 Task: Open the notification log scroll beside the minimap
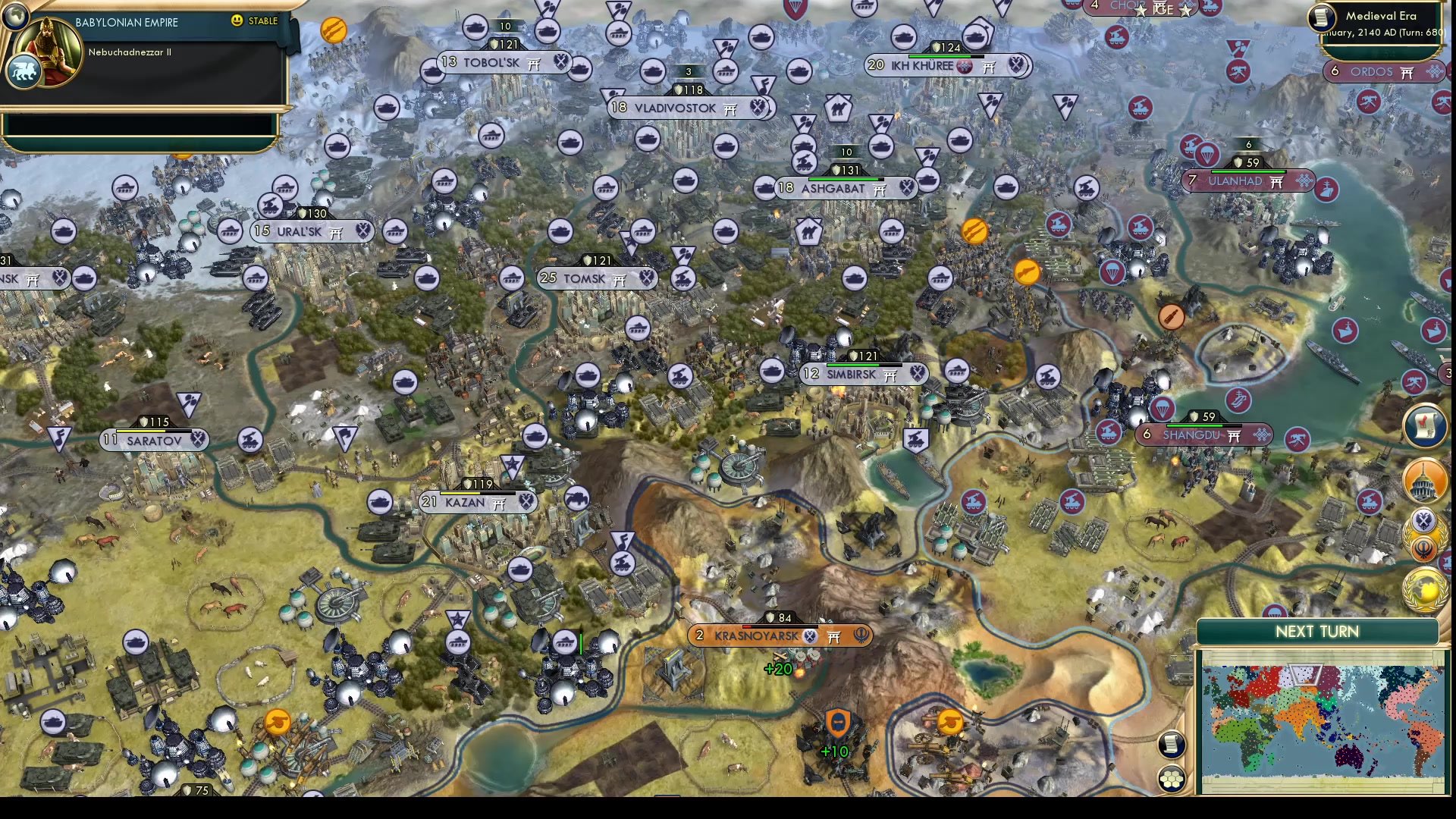pyautogui.click(x=1172, y=745)
